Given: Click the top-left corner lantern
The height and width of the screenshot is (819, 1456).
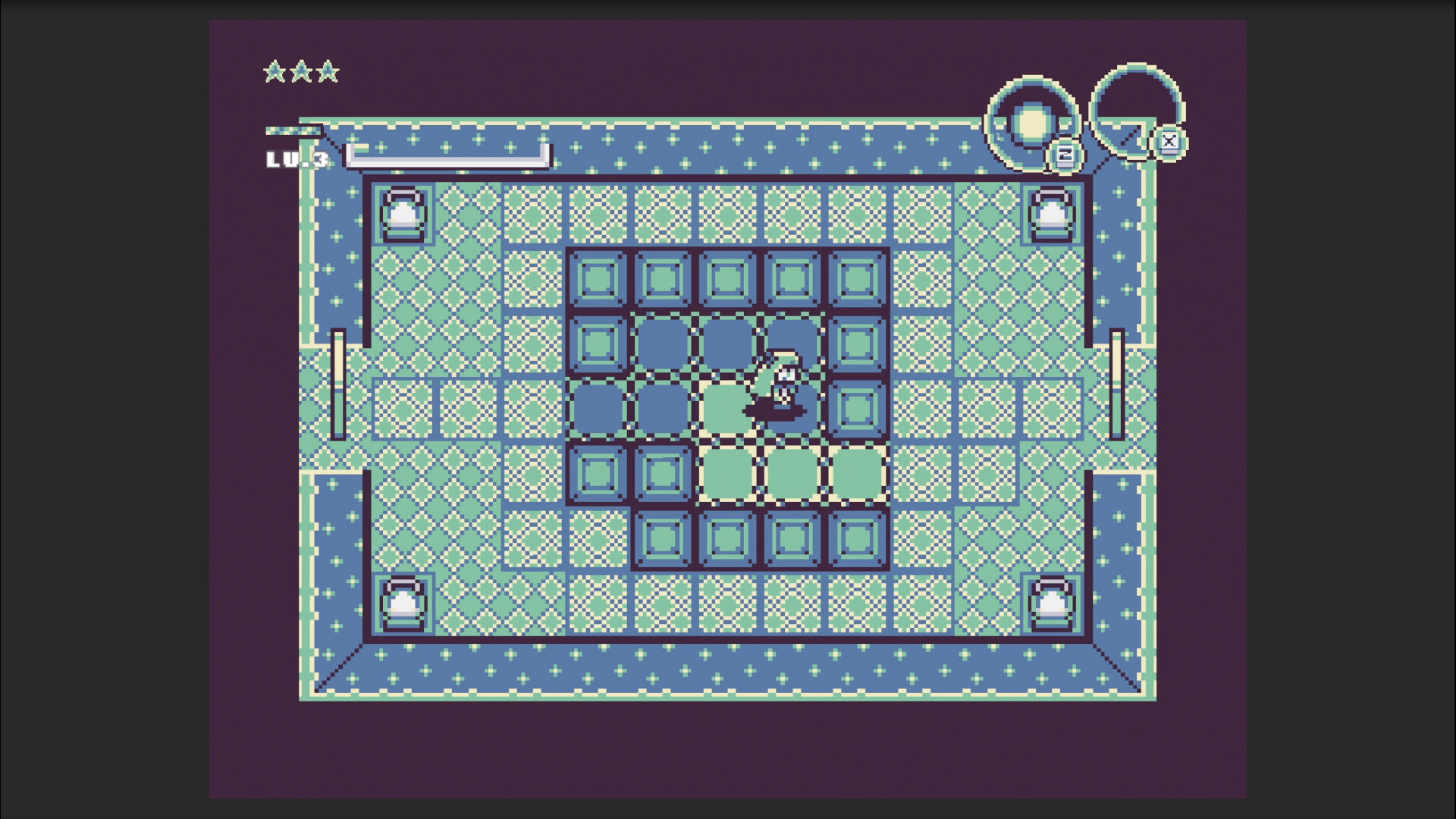Looking at the screenshot, I should point(403,215).
